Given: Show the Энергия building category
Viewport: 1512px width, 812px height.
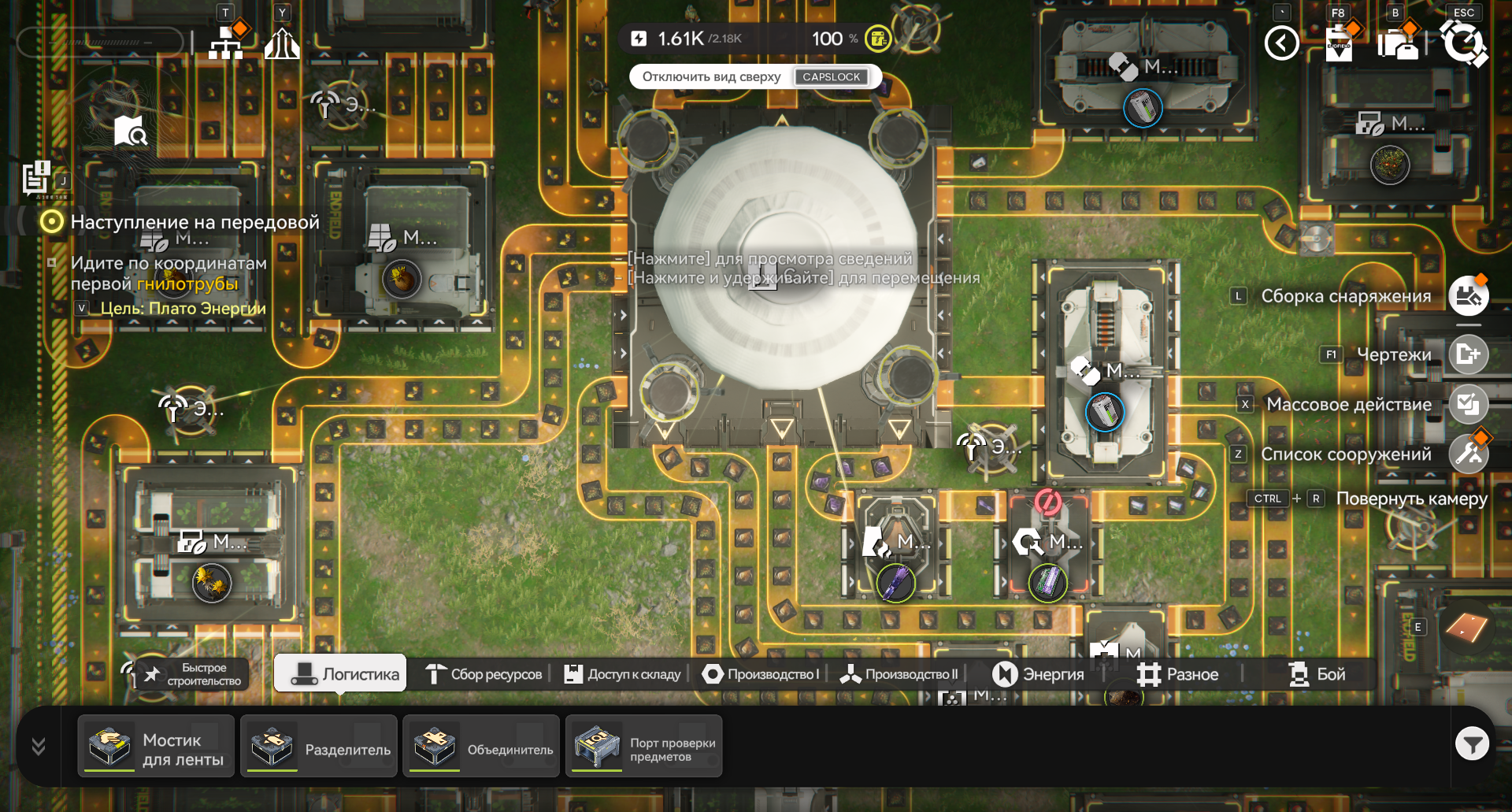Looking at the screenshot, I should 1038,674.
